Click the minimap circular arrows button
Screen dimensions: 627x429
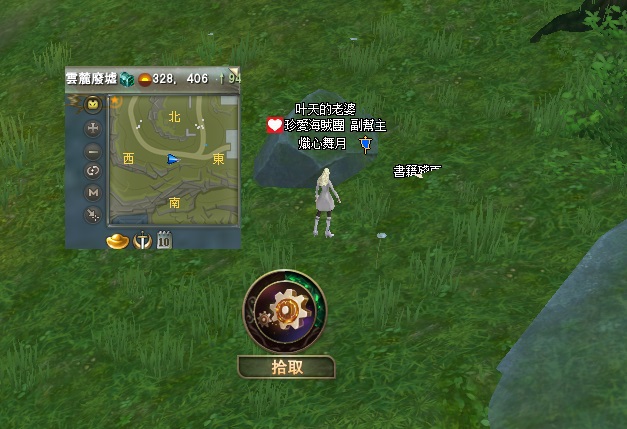point(93,171)
